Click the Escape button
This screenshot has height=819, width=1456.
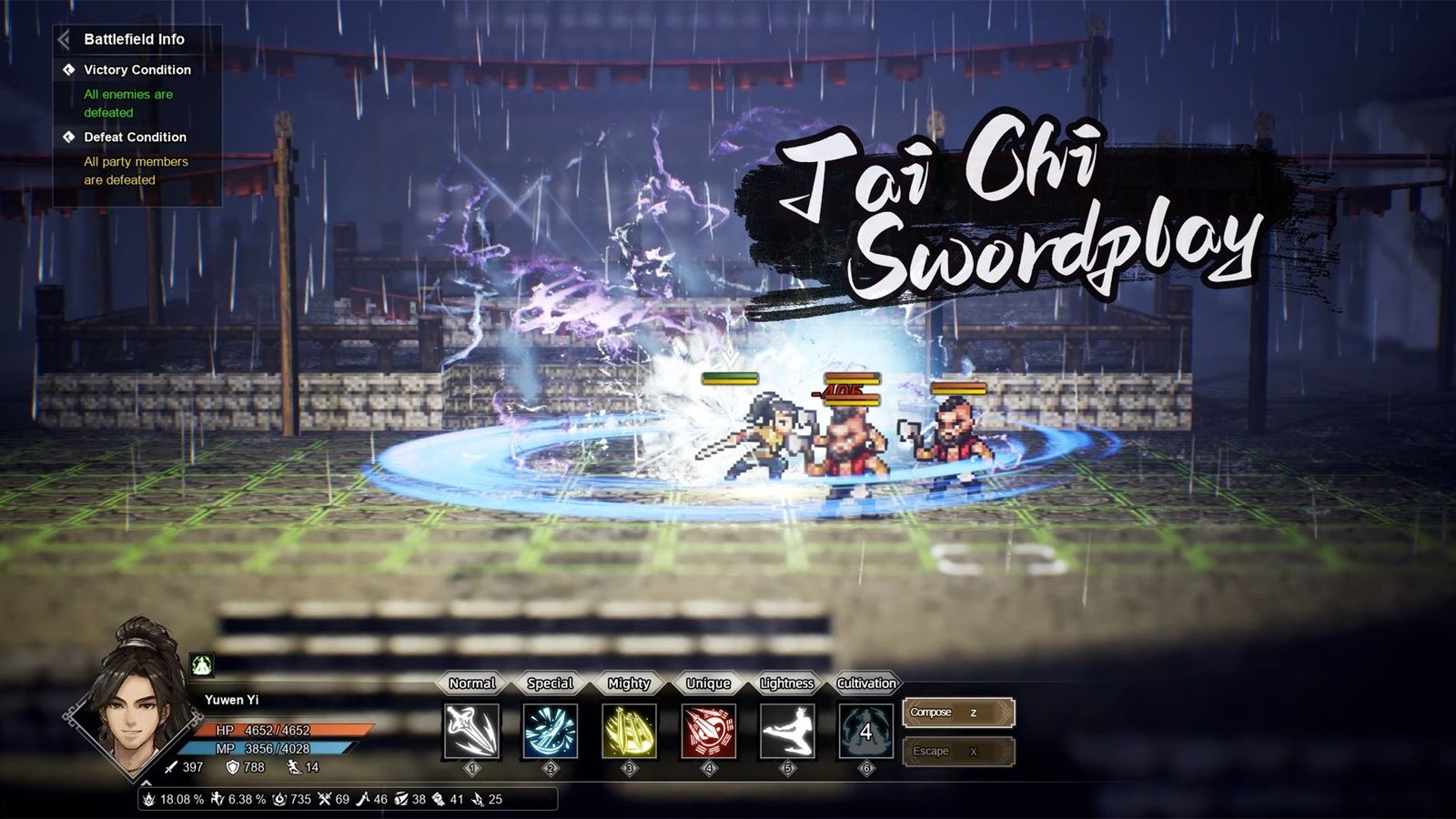[956, 751]
